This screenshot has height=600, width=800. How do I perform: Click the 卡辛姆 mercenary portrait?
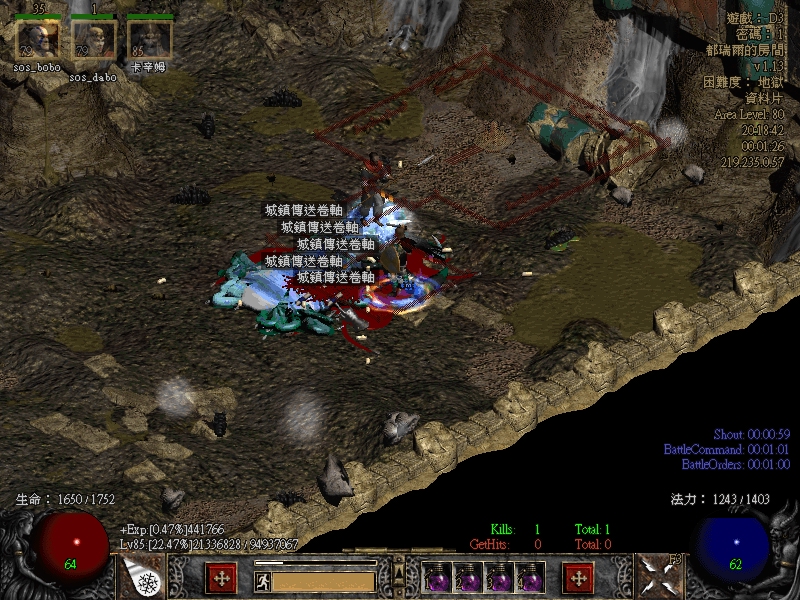pyautogui.click(x=150, y=40)
